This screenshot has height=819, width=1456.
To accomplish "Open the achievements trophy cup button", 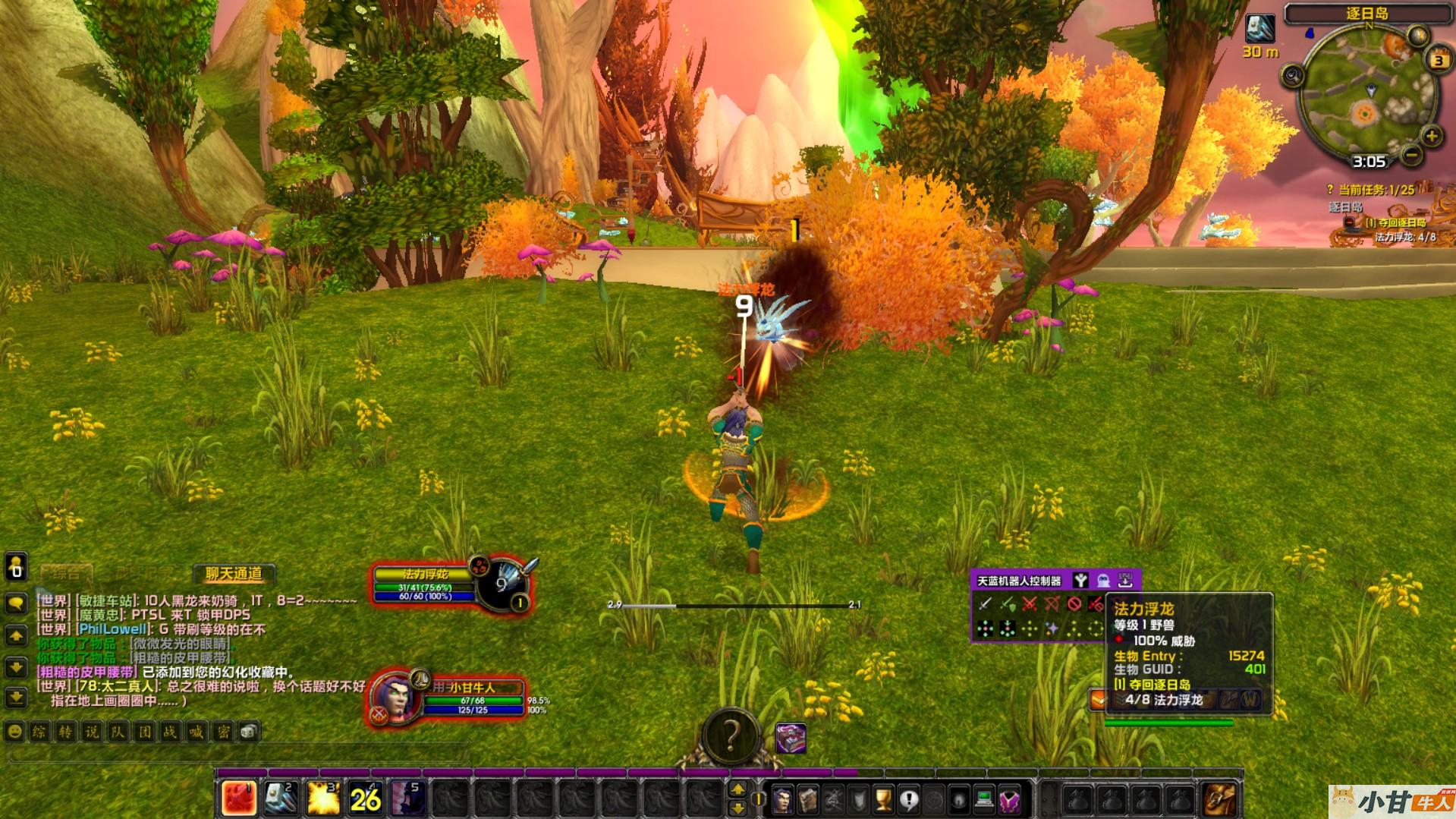I will tap(883, 799).
